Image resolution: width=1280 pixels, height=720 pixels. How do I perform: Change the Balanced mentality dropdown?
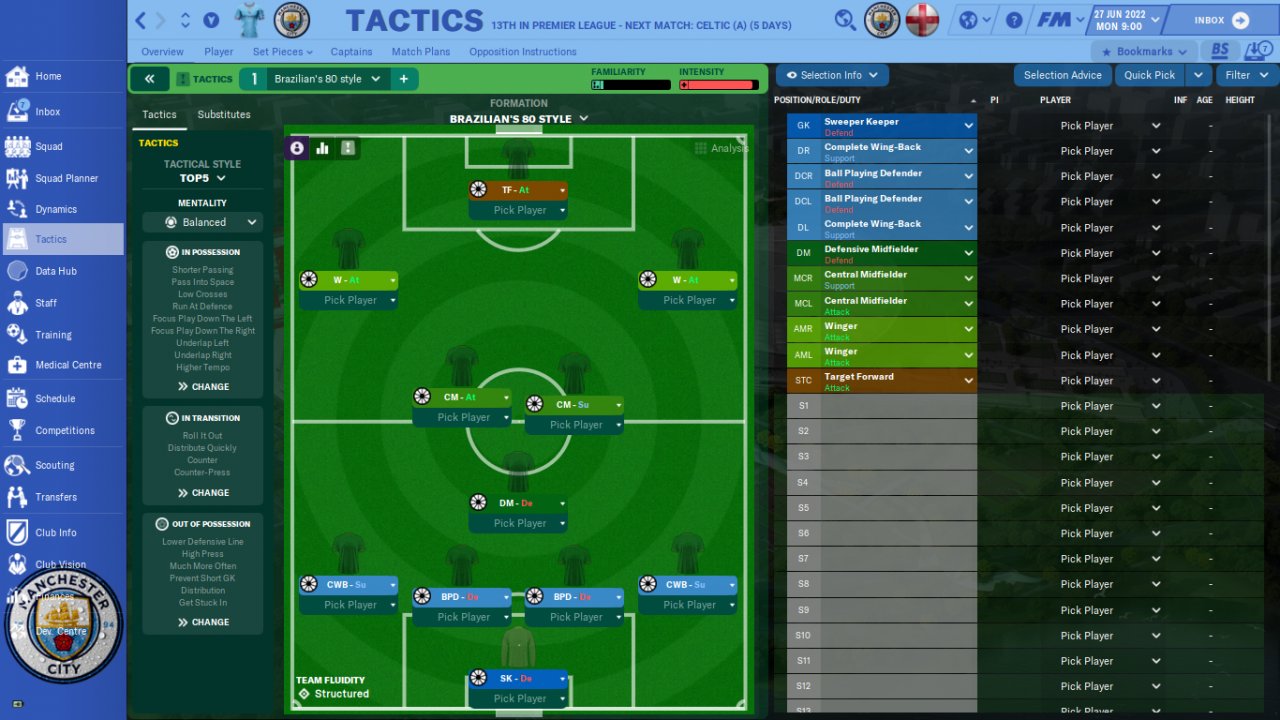tap(203, 222)
